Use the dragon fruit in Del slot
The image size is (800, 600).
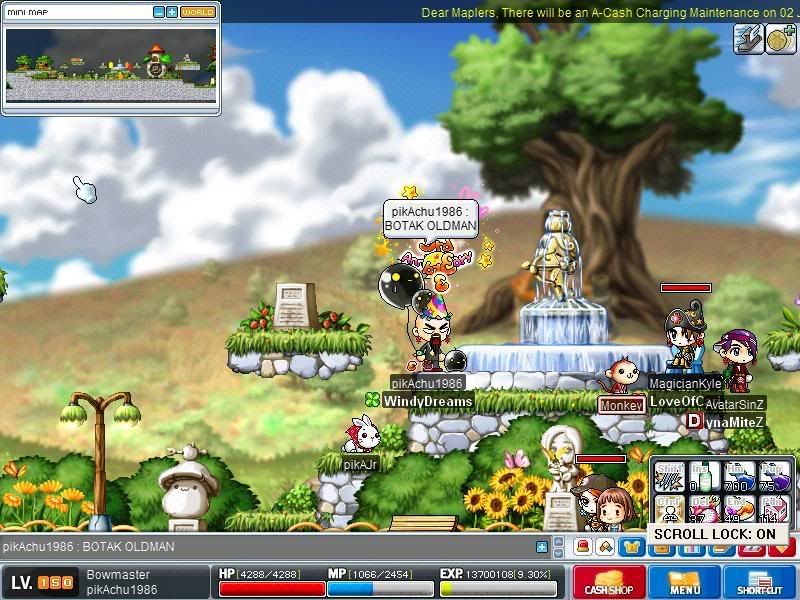[703, 510]
